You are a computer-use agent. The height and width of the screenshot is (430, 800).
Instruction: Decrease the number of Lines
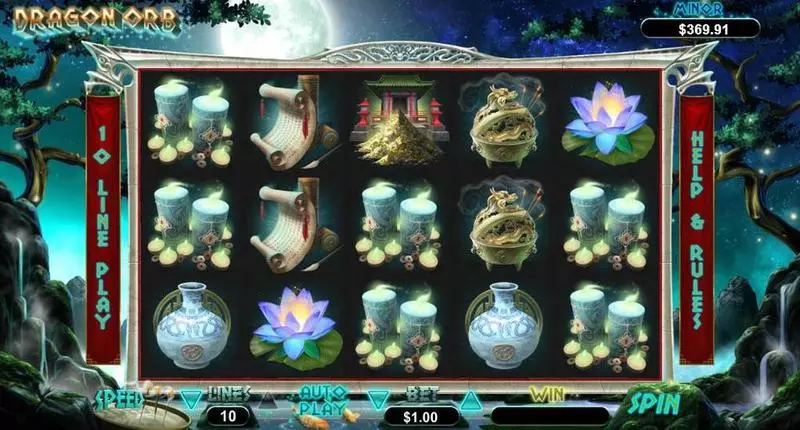coord(192,399)
